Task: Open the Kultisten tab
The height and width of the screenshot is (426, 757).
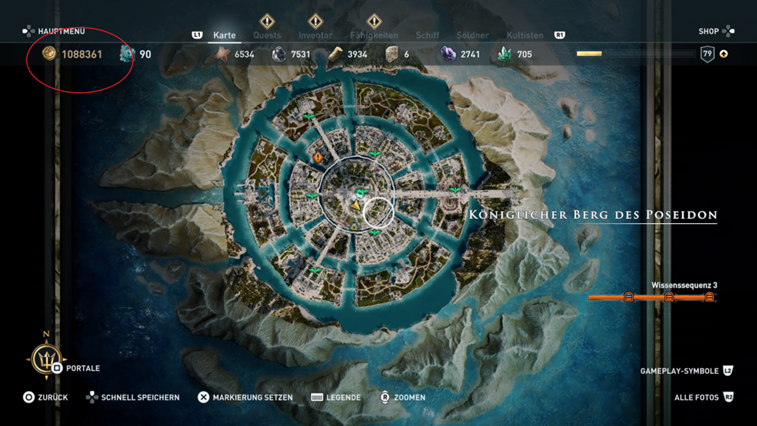Action: pos(525,35)
